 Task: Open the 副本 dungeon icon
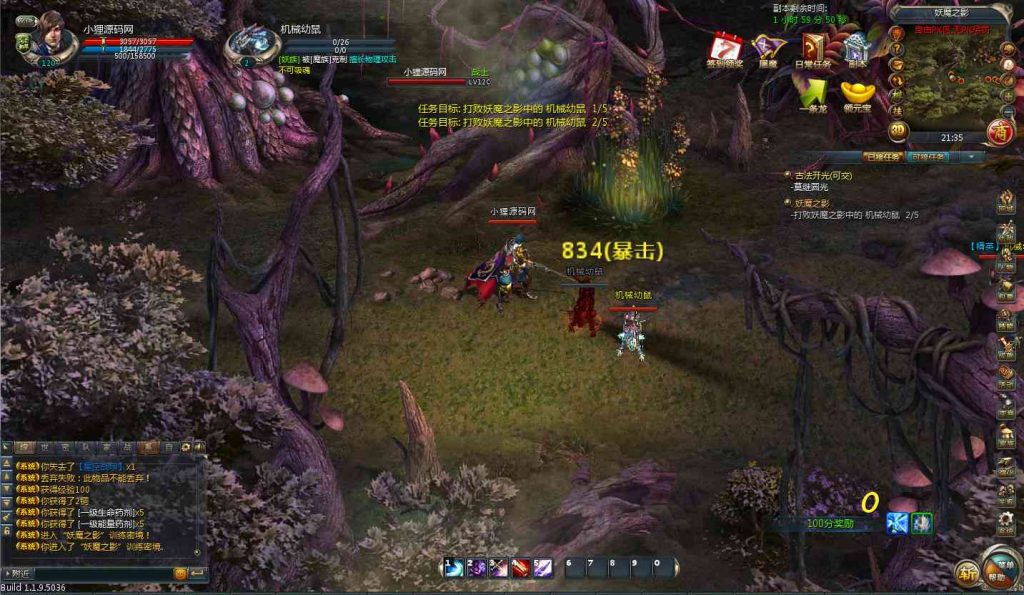click(857, 48)
